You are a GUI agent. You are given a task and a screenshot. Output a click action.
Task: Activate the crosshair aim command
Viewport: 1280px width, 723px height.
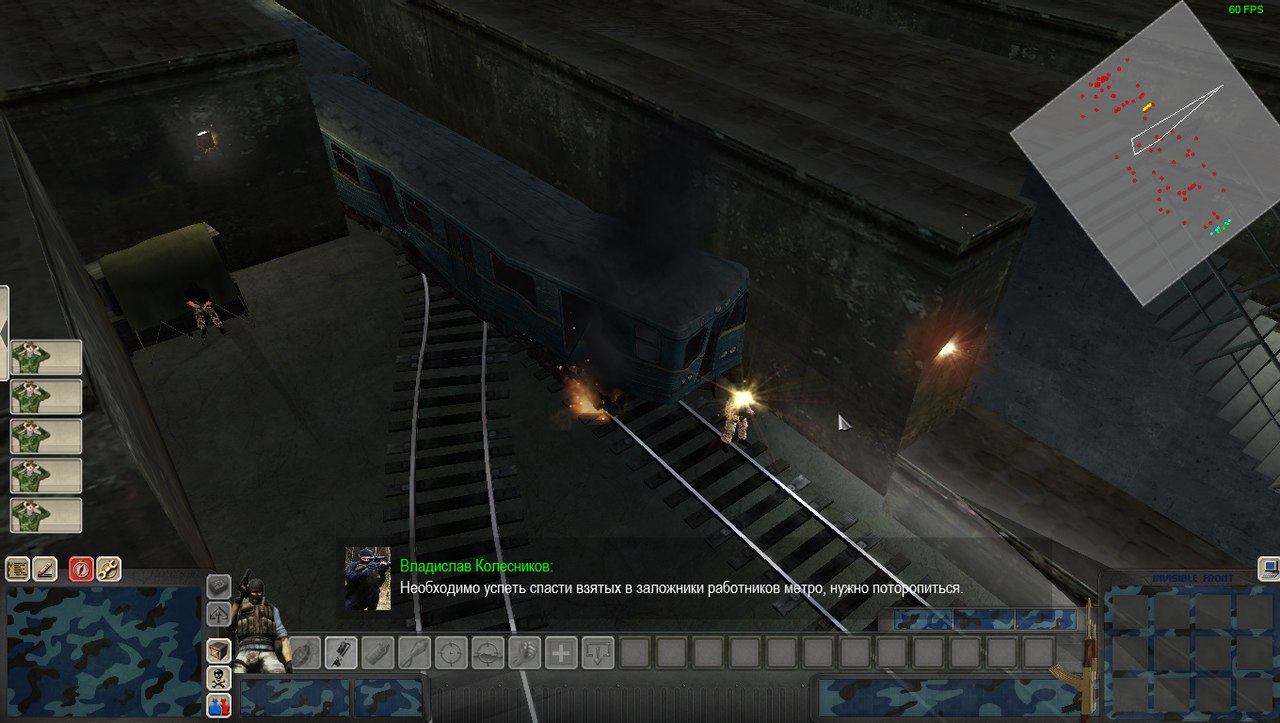pos(452,653)
